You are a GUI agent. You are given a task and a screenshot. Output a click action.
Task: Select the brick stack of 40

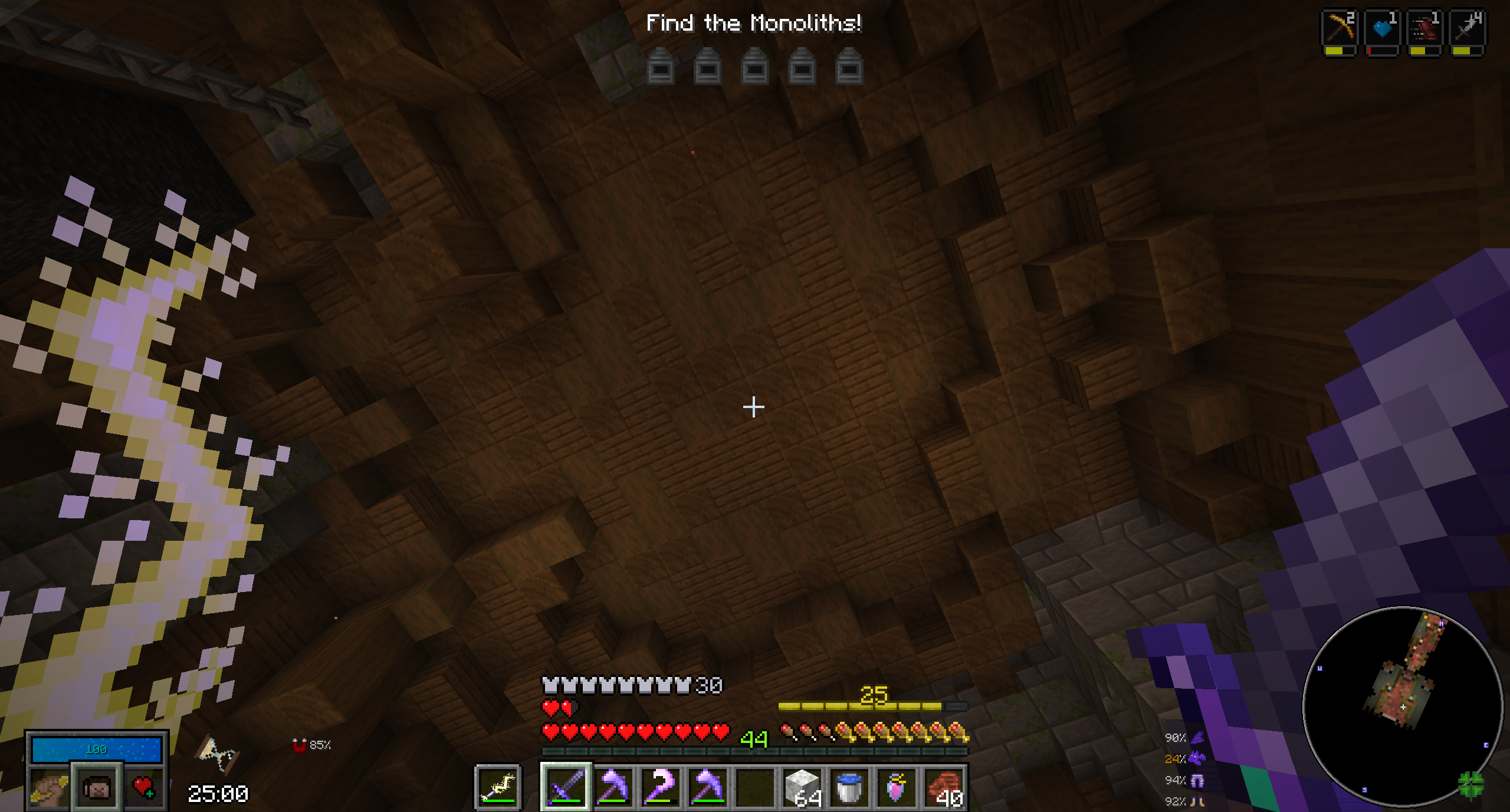[x=944, y=787]
